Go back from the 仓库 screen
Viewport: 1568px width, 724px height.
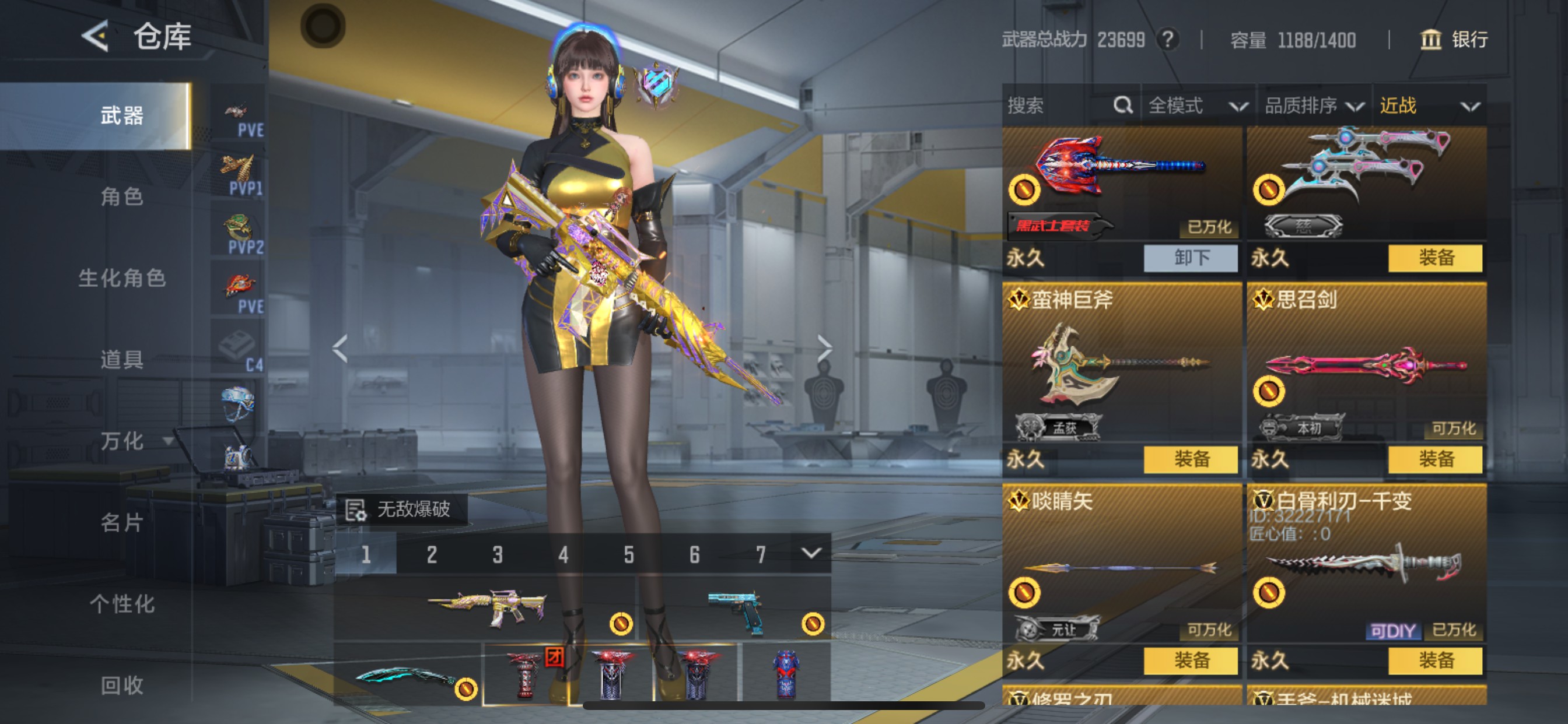[96, 36]
